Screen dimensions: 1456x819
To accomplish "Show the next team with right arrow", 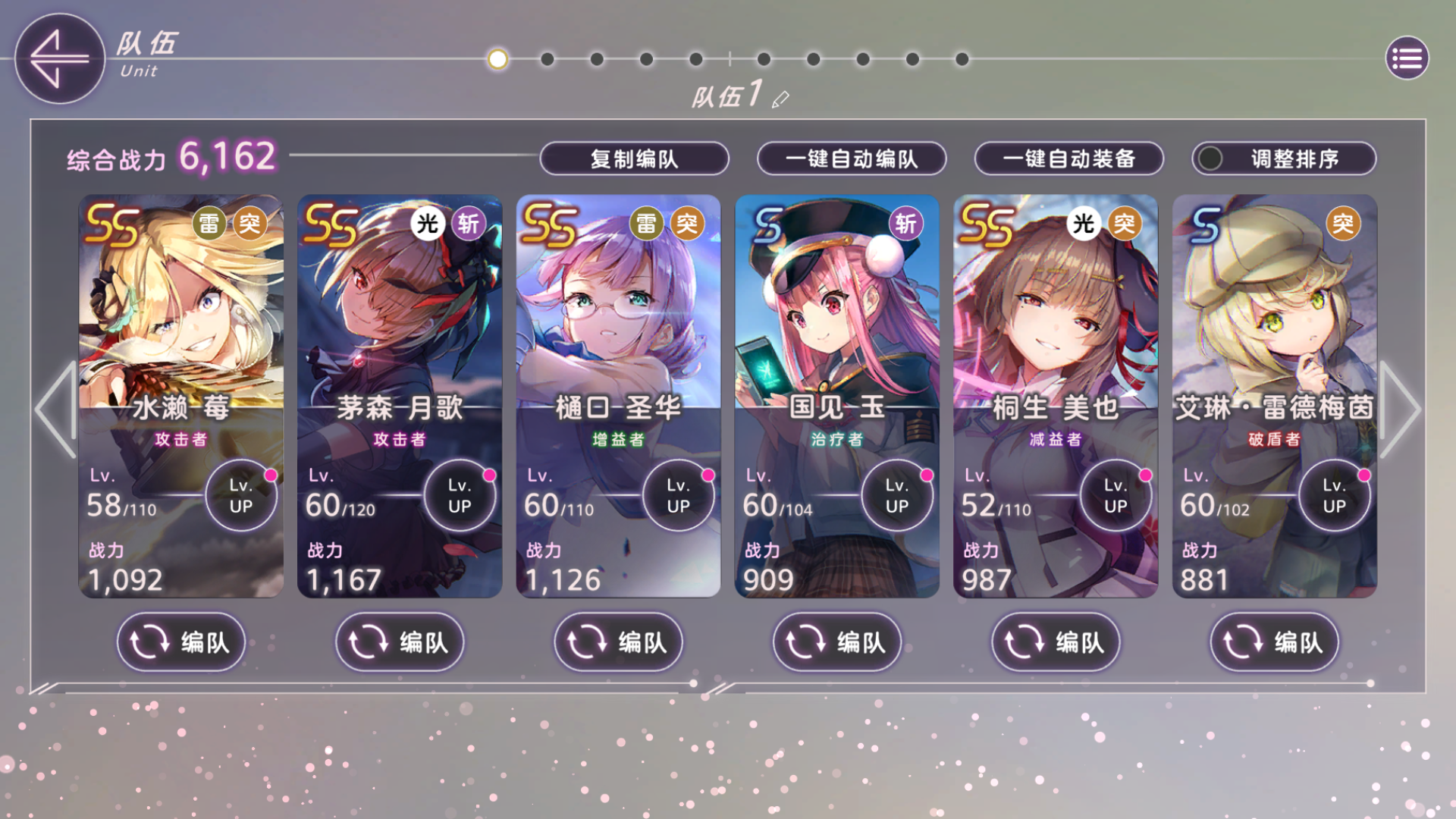I will pos(1400,409).
